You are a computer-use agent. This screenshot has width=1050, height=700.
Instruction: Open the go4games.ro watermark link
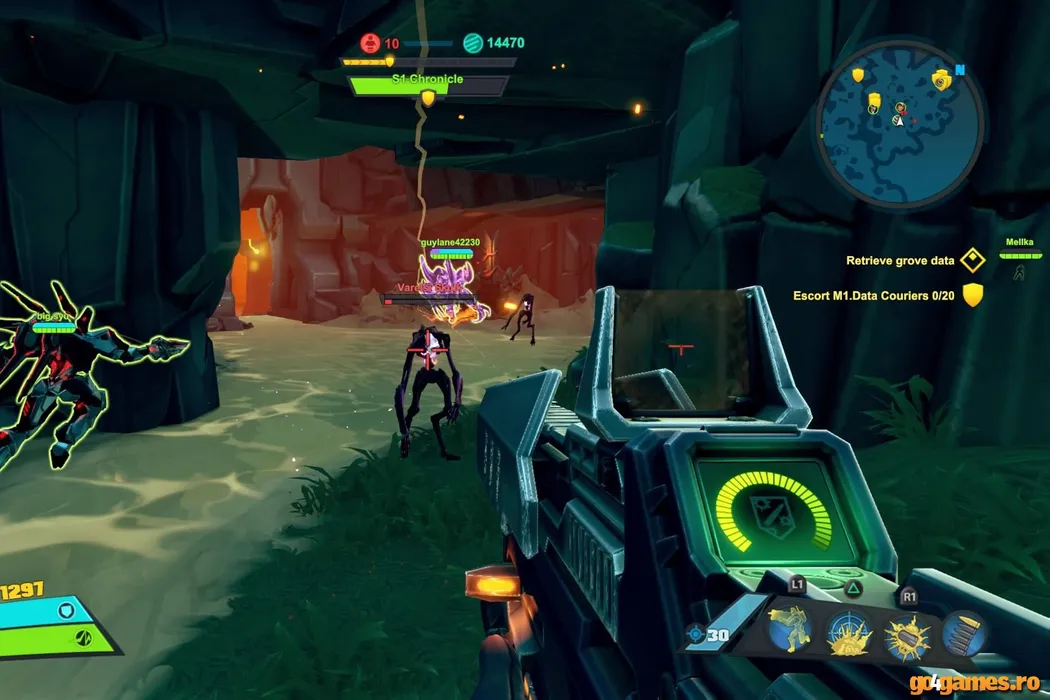986,682
